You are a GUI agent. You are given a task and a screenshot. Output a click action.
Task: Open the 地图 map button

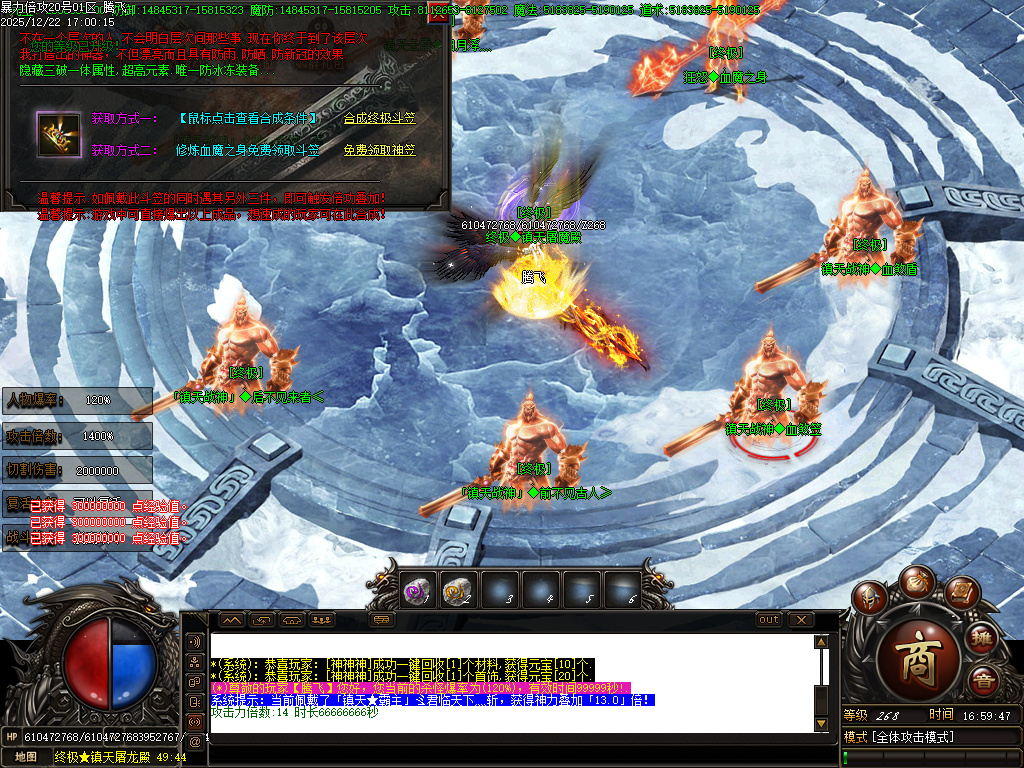pyautogui.click(x=26, y=757)
